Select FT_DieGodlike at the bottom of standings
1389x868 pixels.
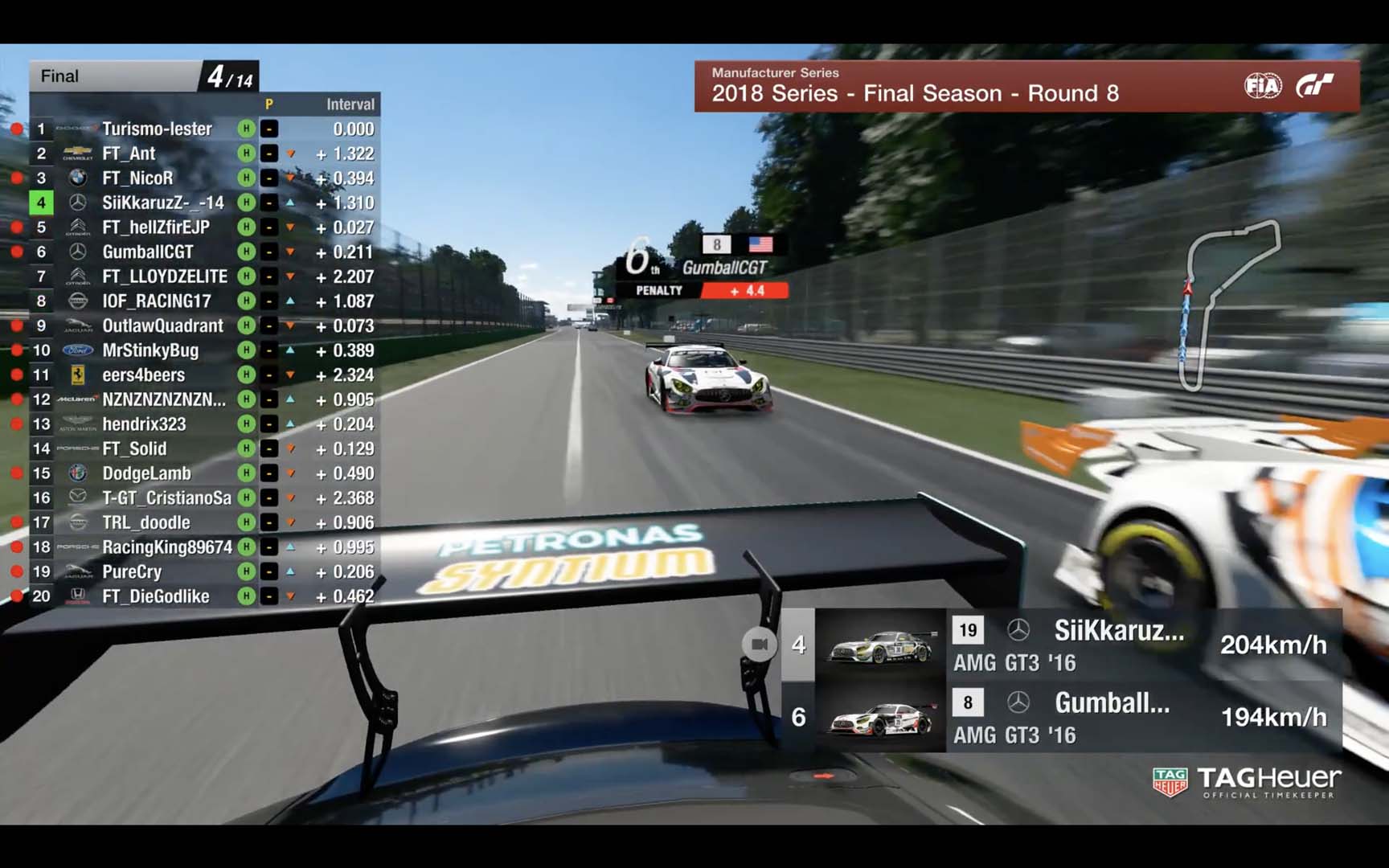coord(155,596)
